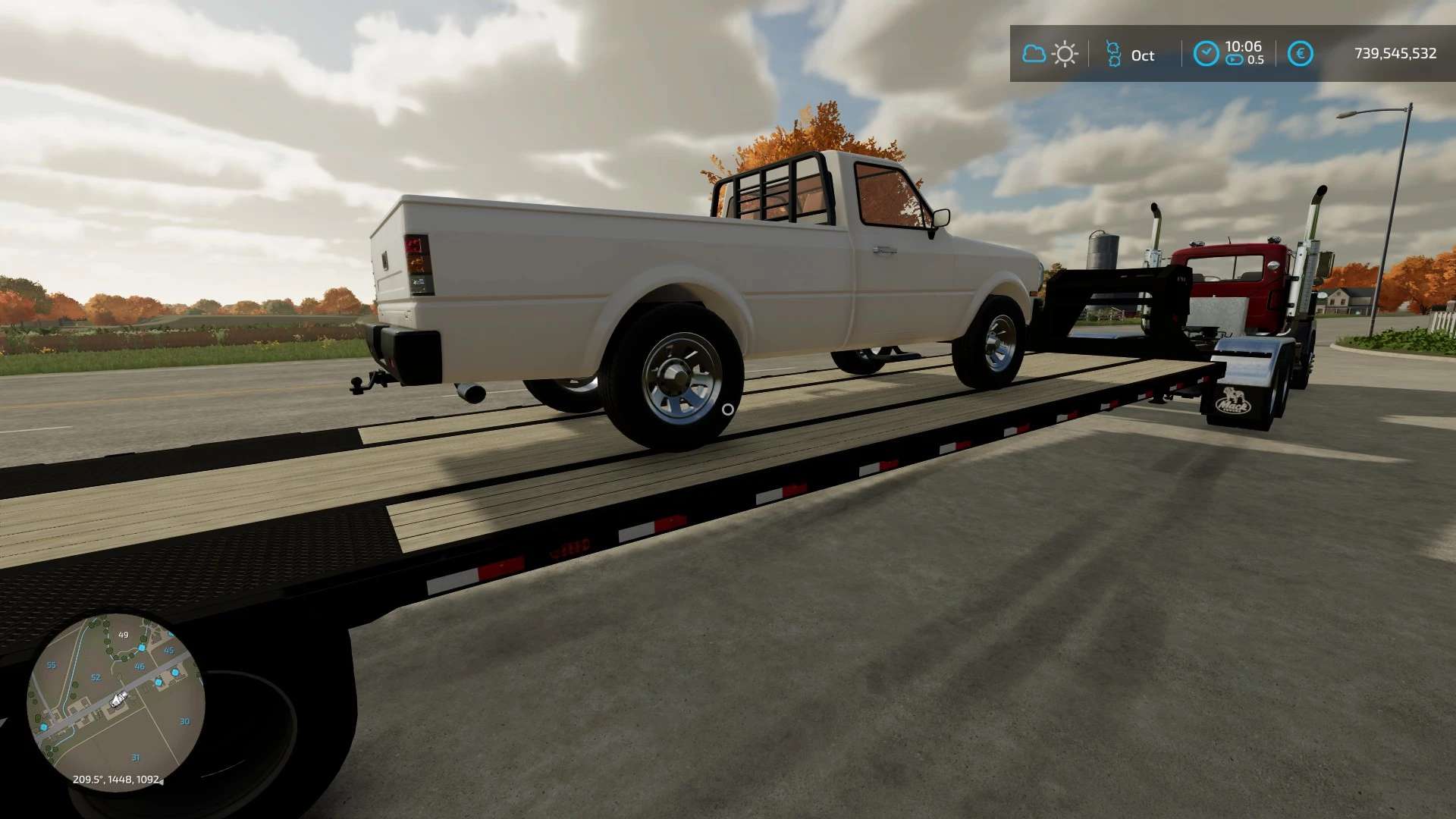Screen dimensions: 1456x819
Task: Click the circular minimap
Action: click(115, 701)
